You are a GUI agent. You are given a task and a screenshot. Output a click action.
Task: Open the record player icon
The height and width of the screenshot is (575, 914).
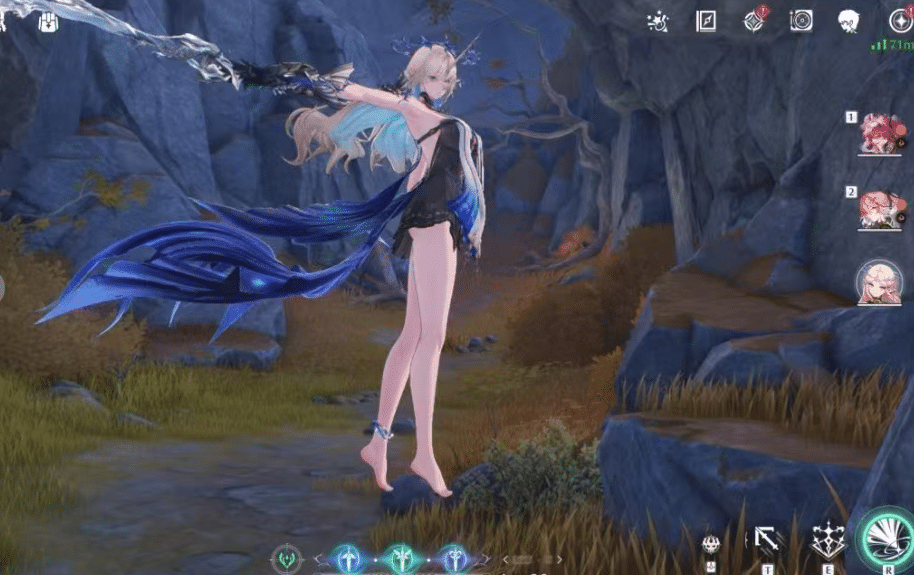tap(801, 20)
